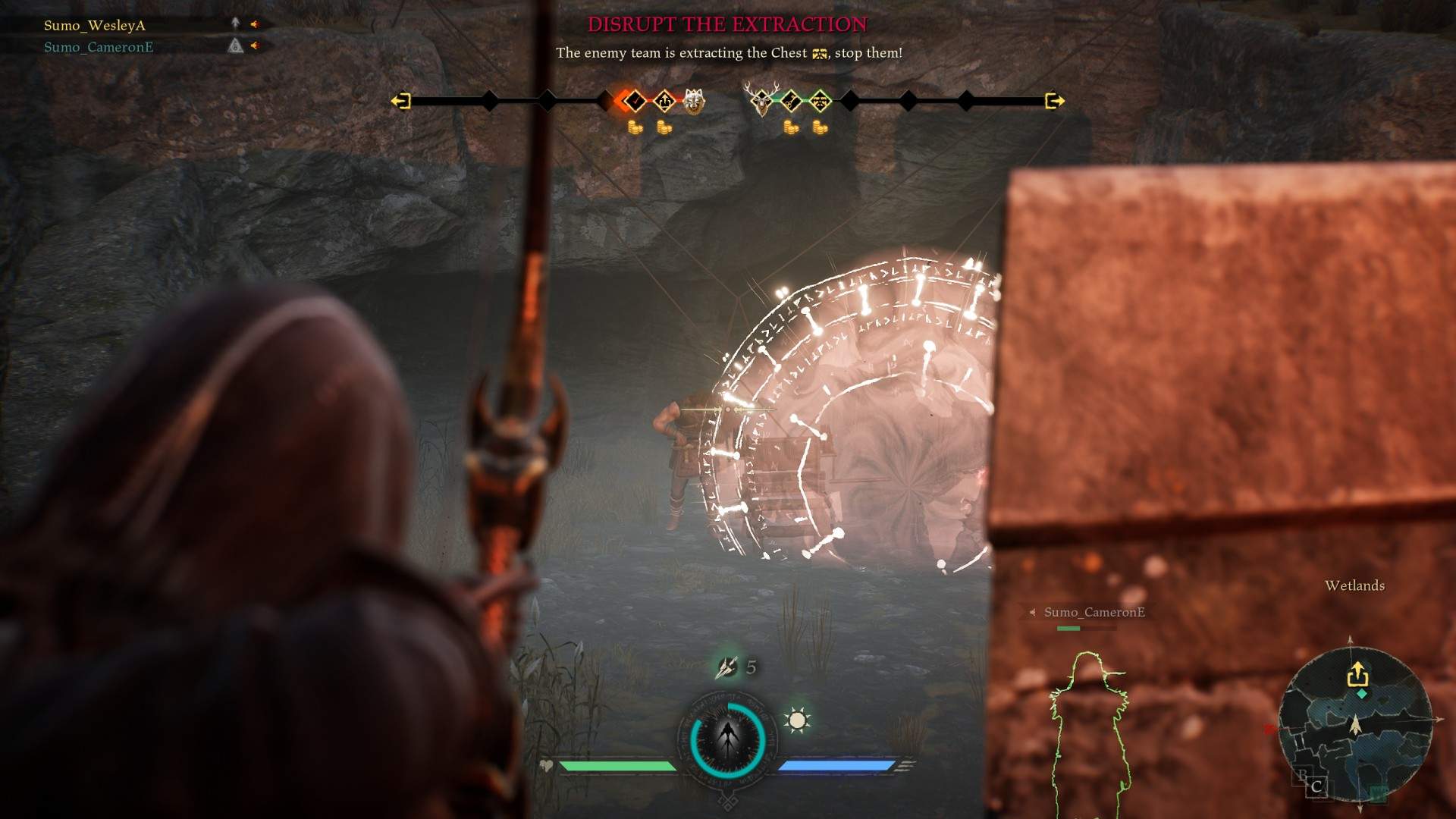Click the yellow extraction marker on minimap
The image size is (1456, 819).
pos(1357,673)
